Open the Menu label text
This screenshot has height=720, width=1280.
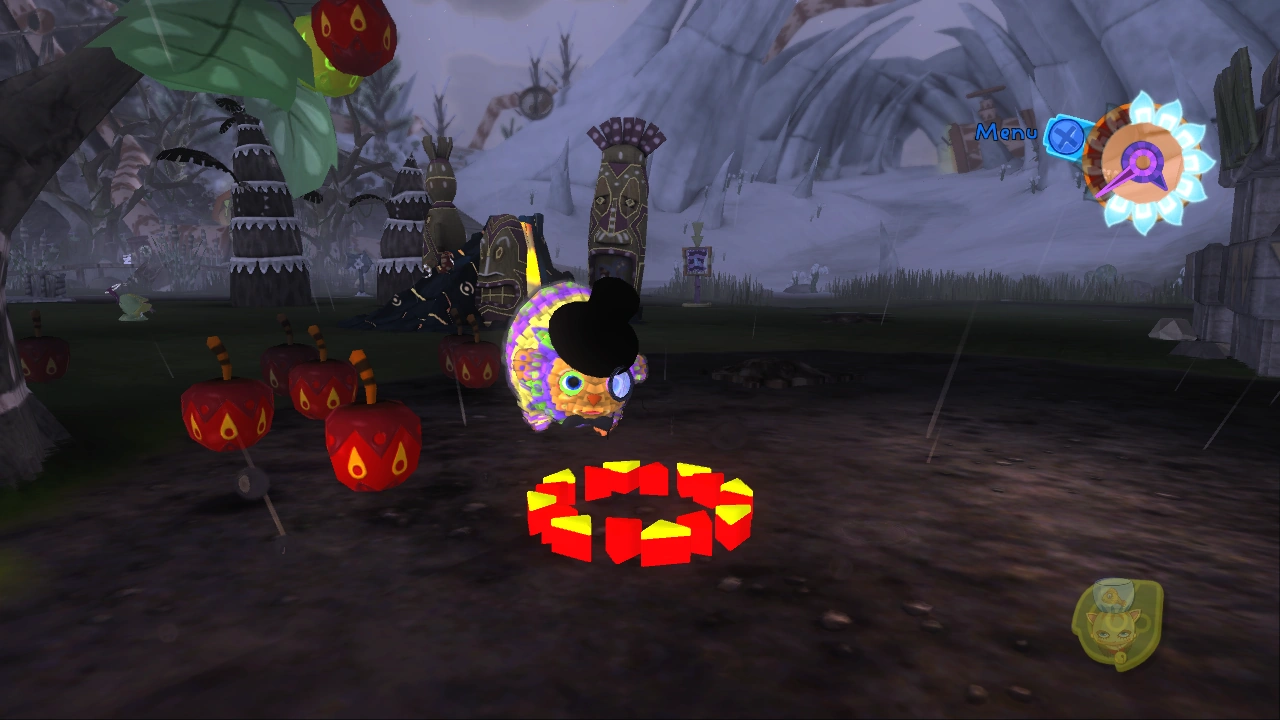pyautogui.click(x=1008, y=131)
